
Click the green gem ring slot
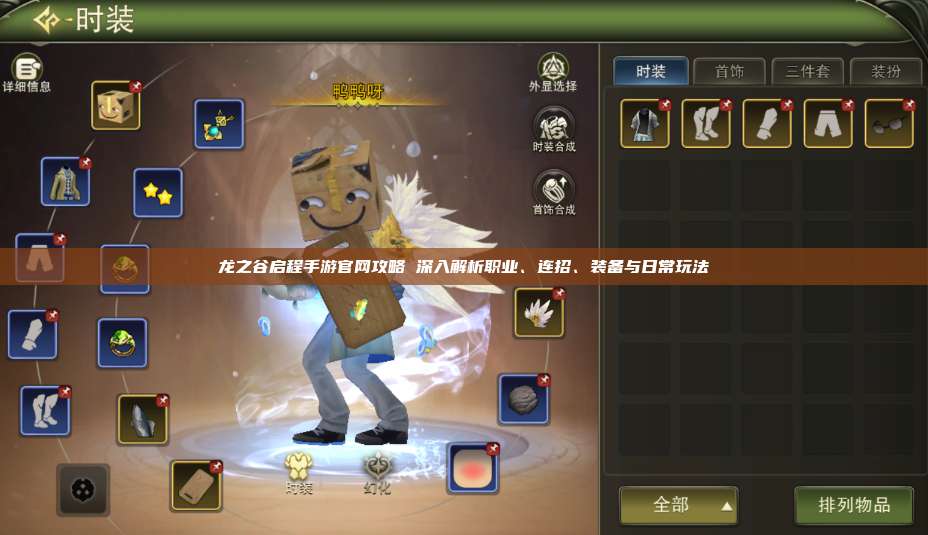pos(122,343)
